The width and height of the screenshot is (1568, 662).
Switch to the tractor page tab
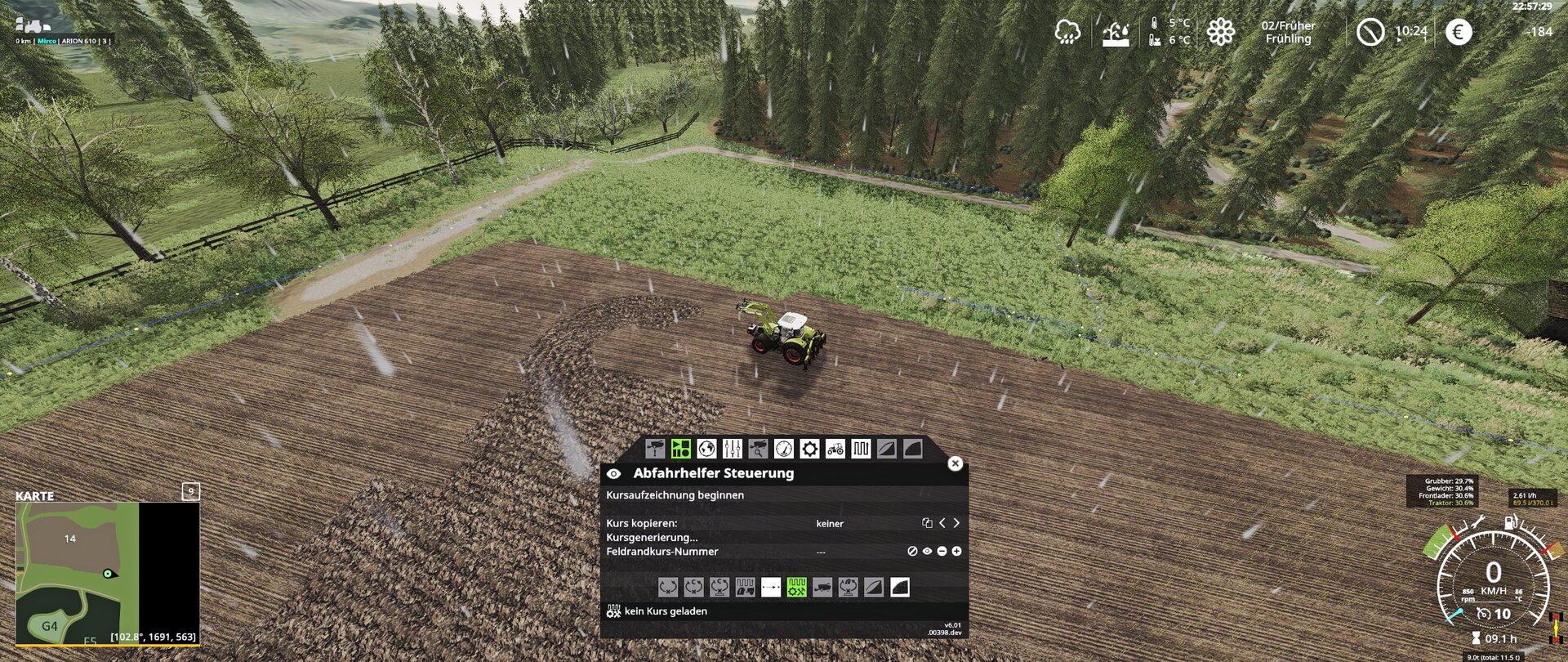click(x=835, y=449)
